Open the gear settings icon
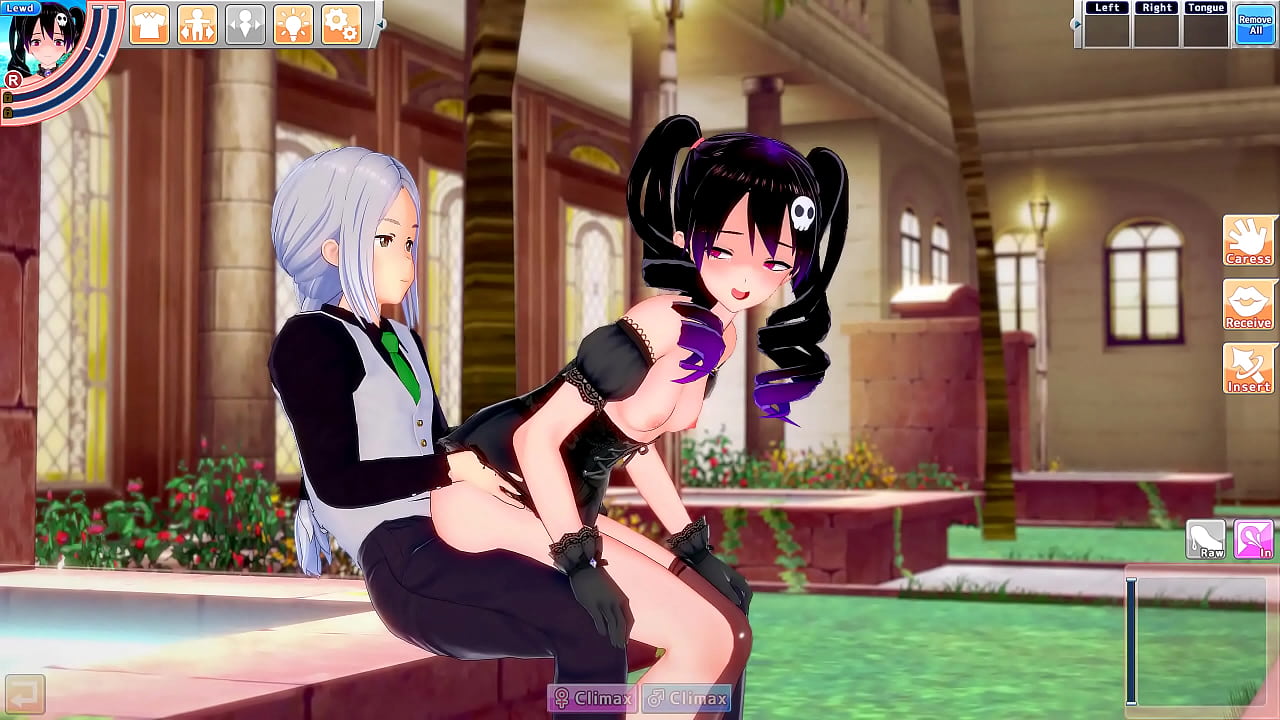1280x720 pixels. [341, 23]
